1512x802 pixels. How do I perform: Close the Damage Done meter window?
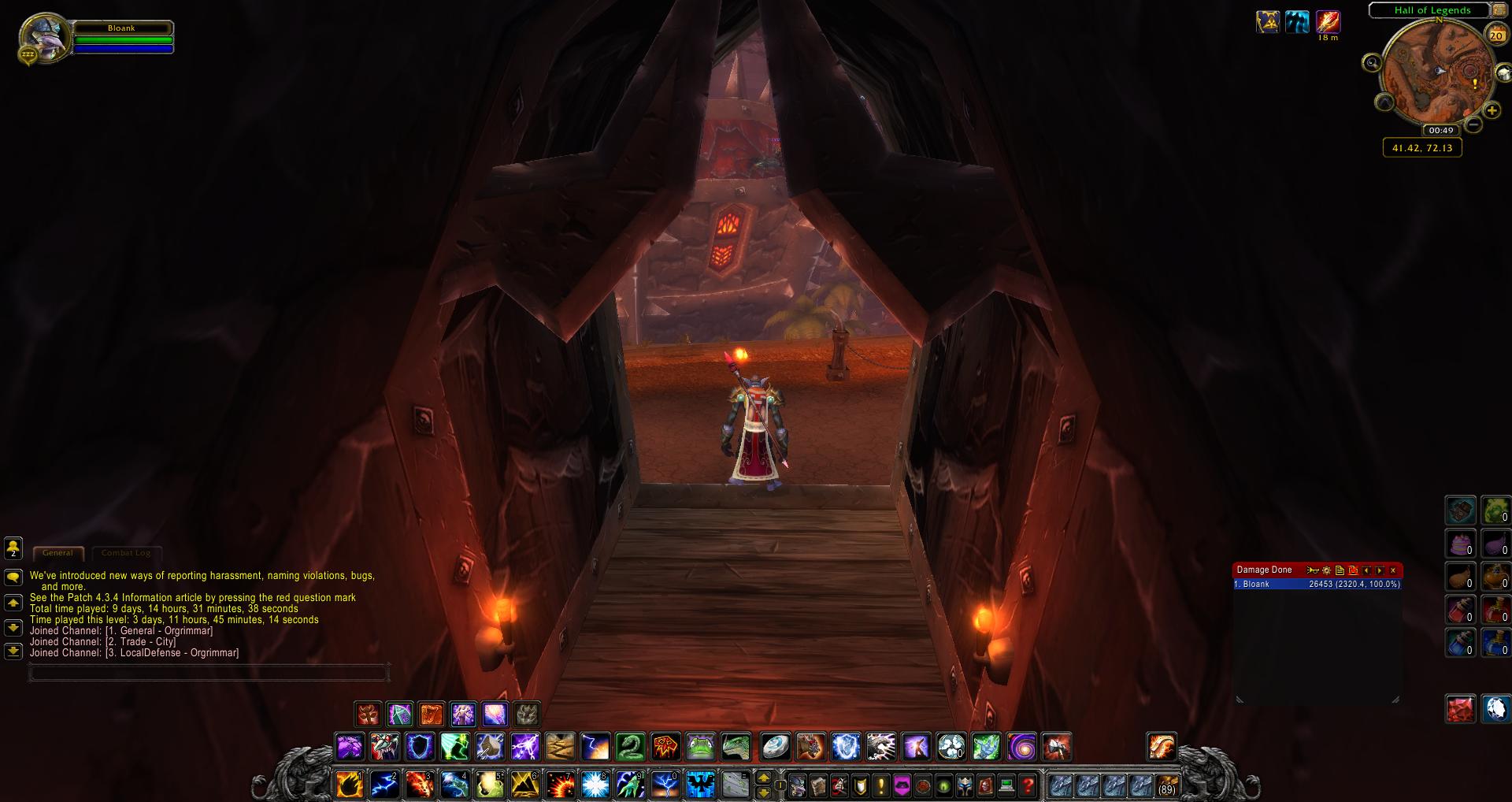[x=1392, y=570]
